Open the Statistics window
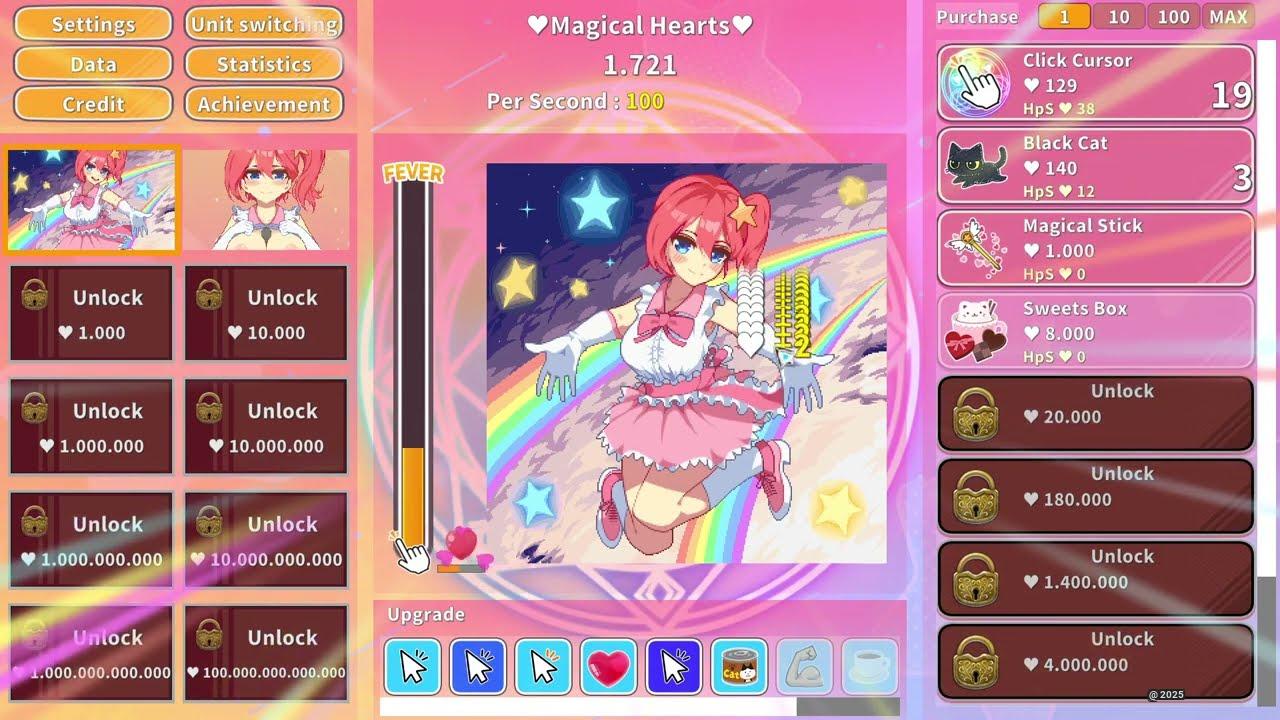 [x=263, y=64]
